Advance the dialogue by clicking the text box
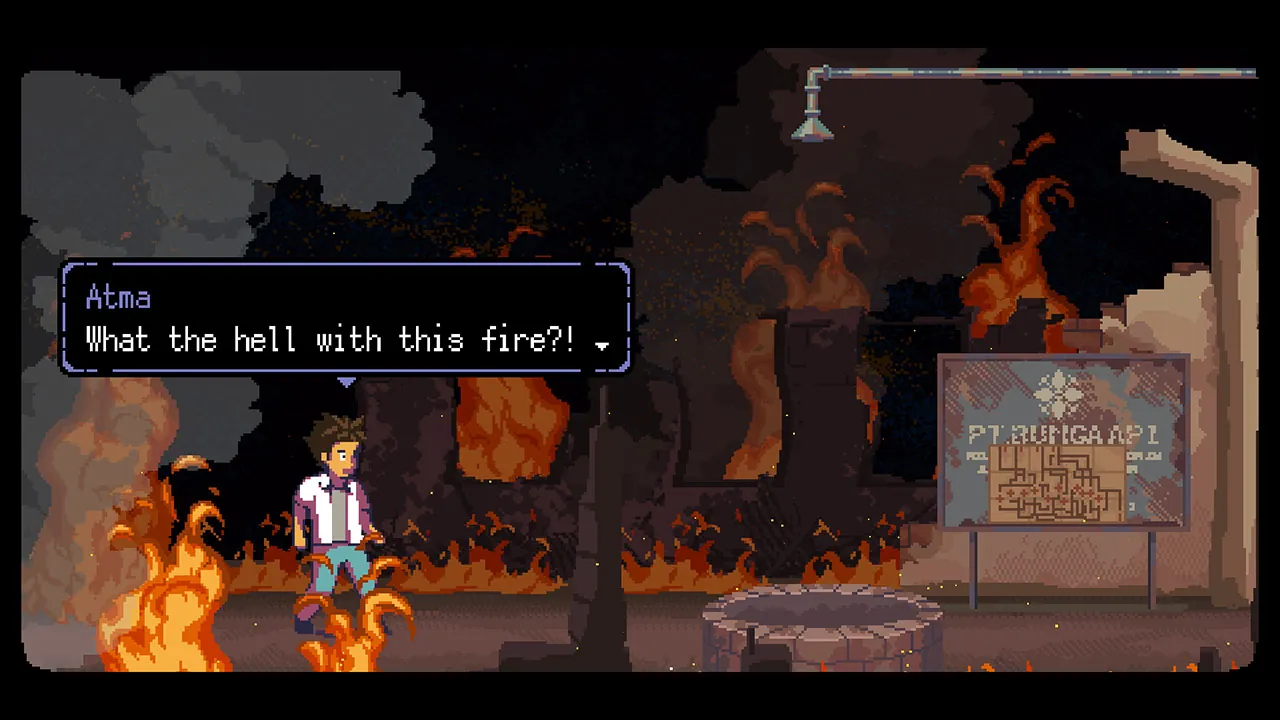The height and width of the screenshot is (720, 1280). [x=345, y=320]
